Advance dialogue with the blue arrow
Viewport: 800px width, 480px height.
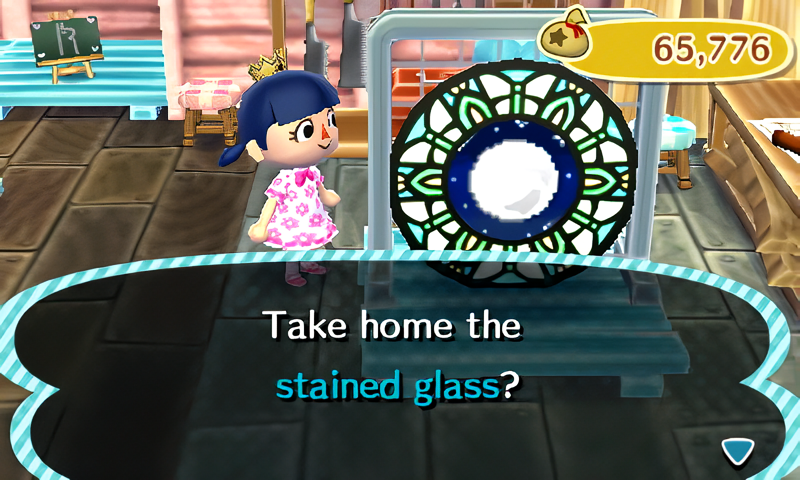tap(738, 451)
